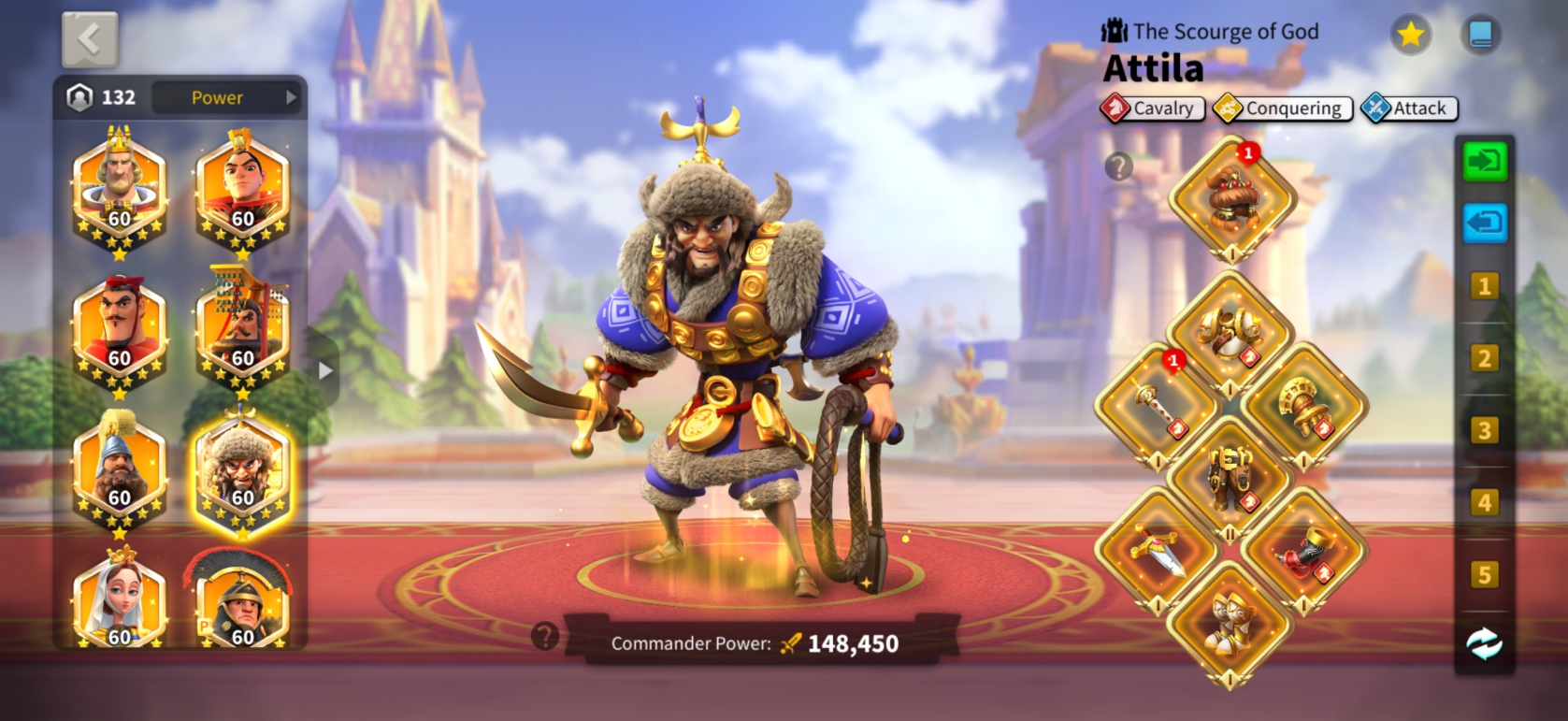
Task: Open the helmet equipment slot
Action: pyautogui.click(x=1232, y=199)
